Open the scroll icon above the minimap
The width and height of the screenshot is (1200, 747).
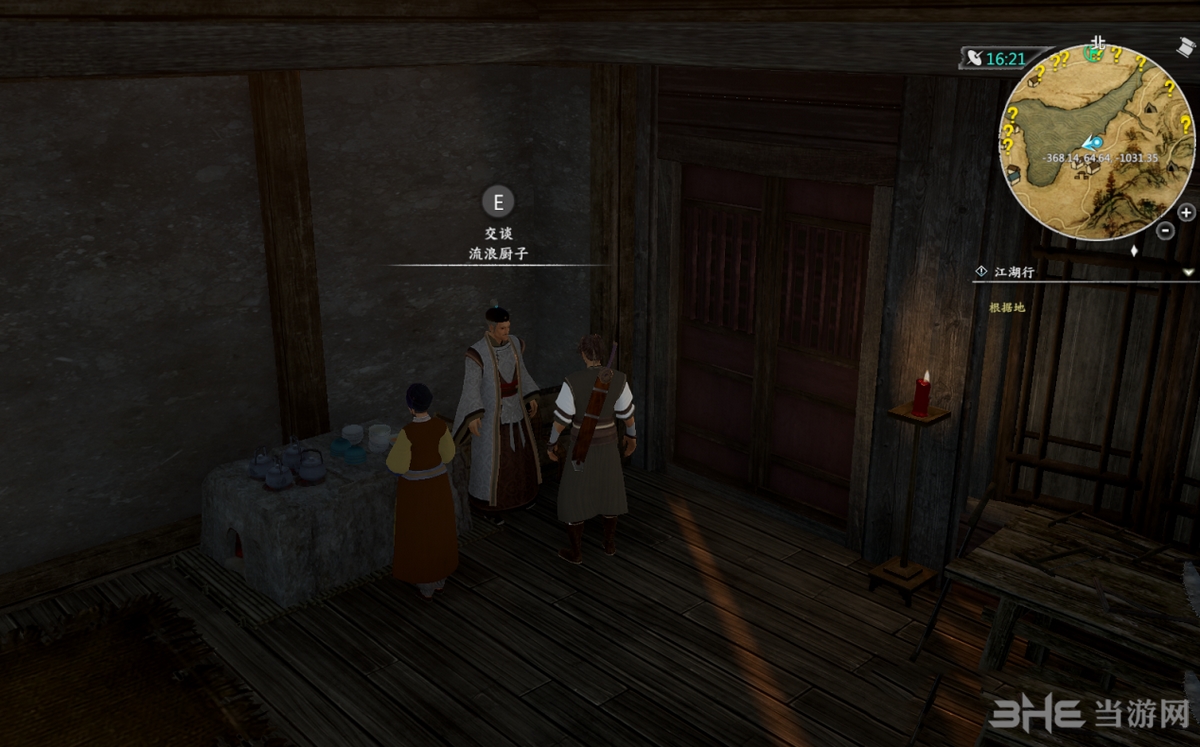pyautogui.click(x=1185, y=46)
